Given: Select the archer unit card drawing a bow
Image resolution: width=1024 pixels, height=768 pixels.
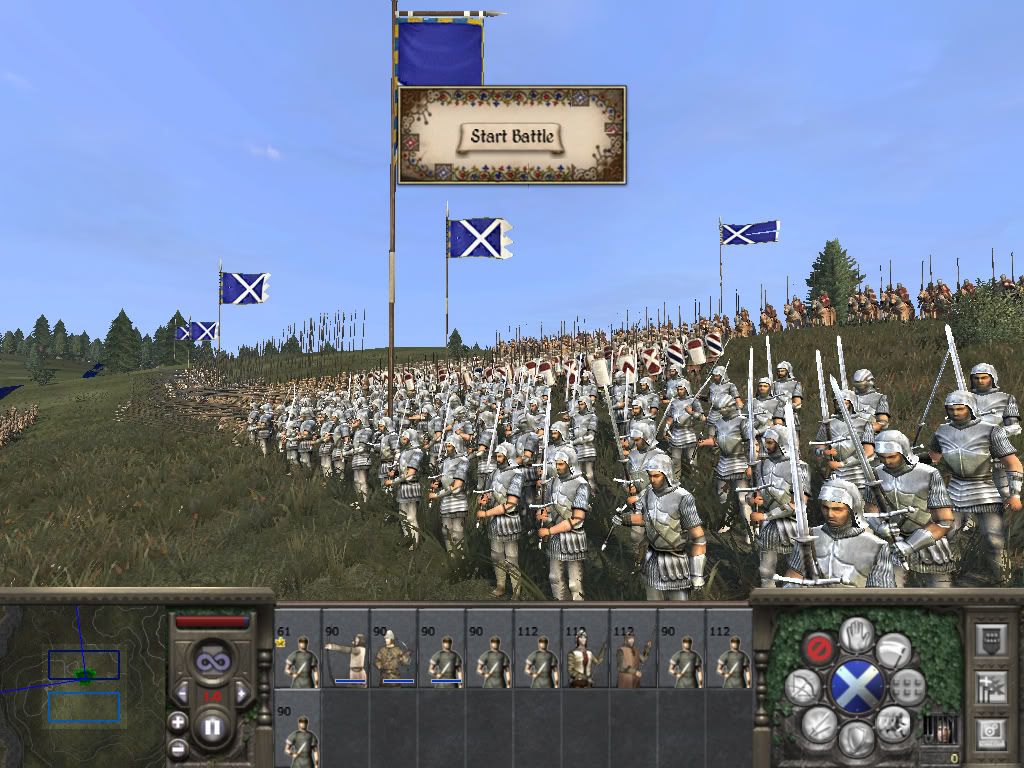Looking at the screenshot, I should (345, 648).
